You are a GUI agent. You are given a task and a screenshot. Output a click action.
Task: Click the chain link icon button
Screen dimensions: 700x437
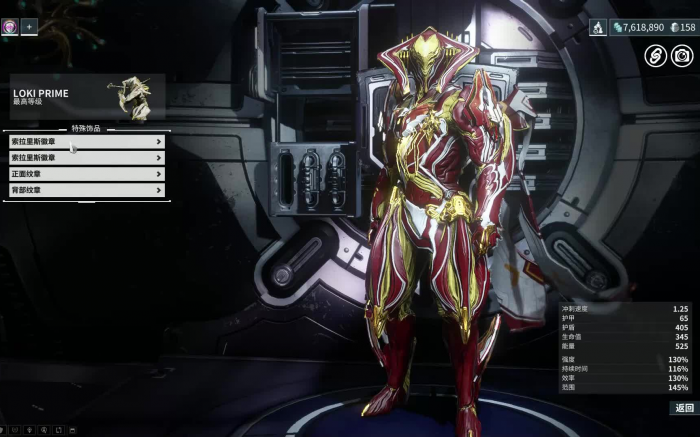pos(655,56)
